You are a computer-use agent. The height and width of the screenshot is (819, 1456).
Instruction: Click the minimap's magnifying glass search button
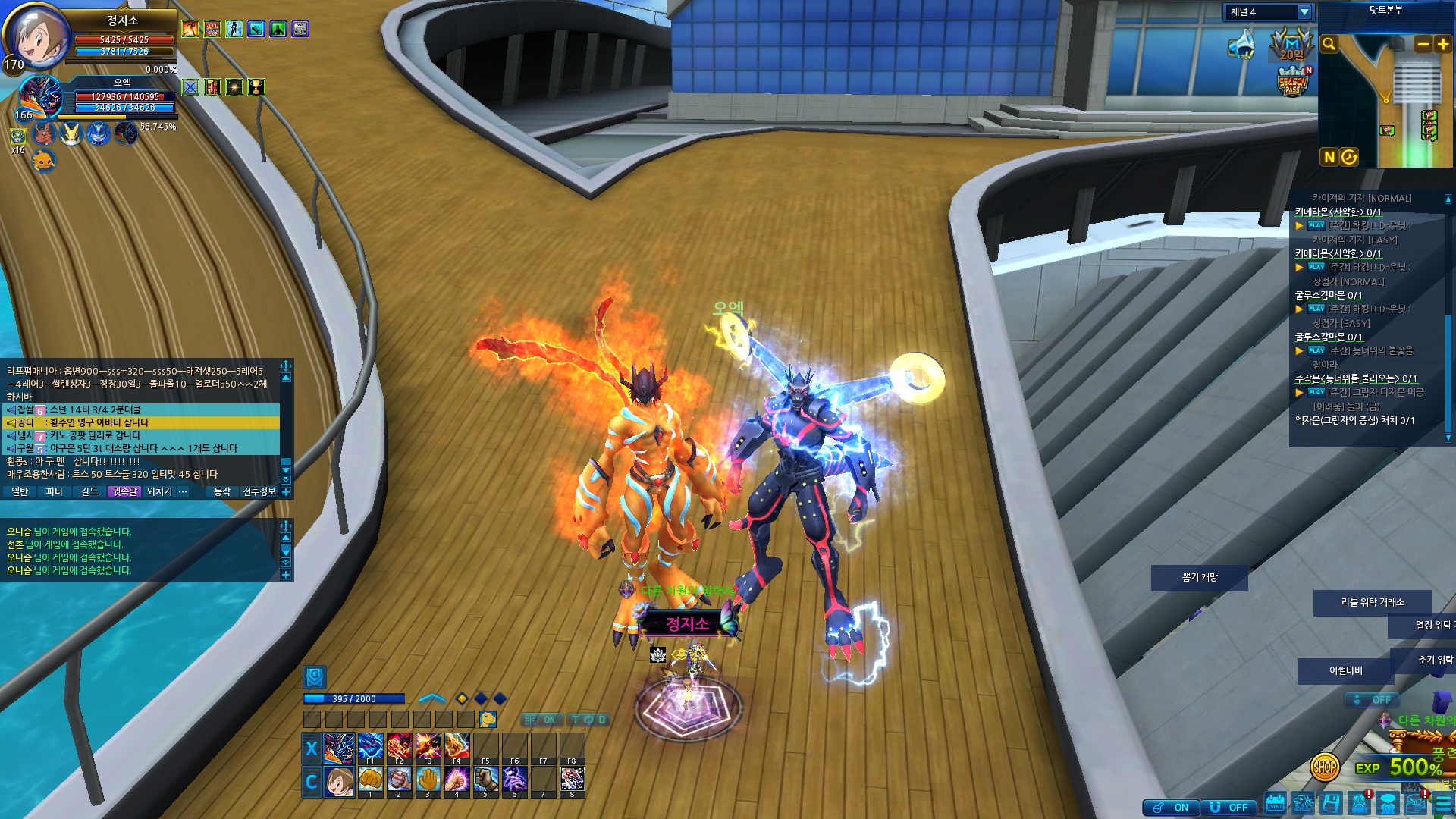(x=1329, y=45)
